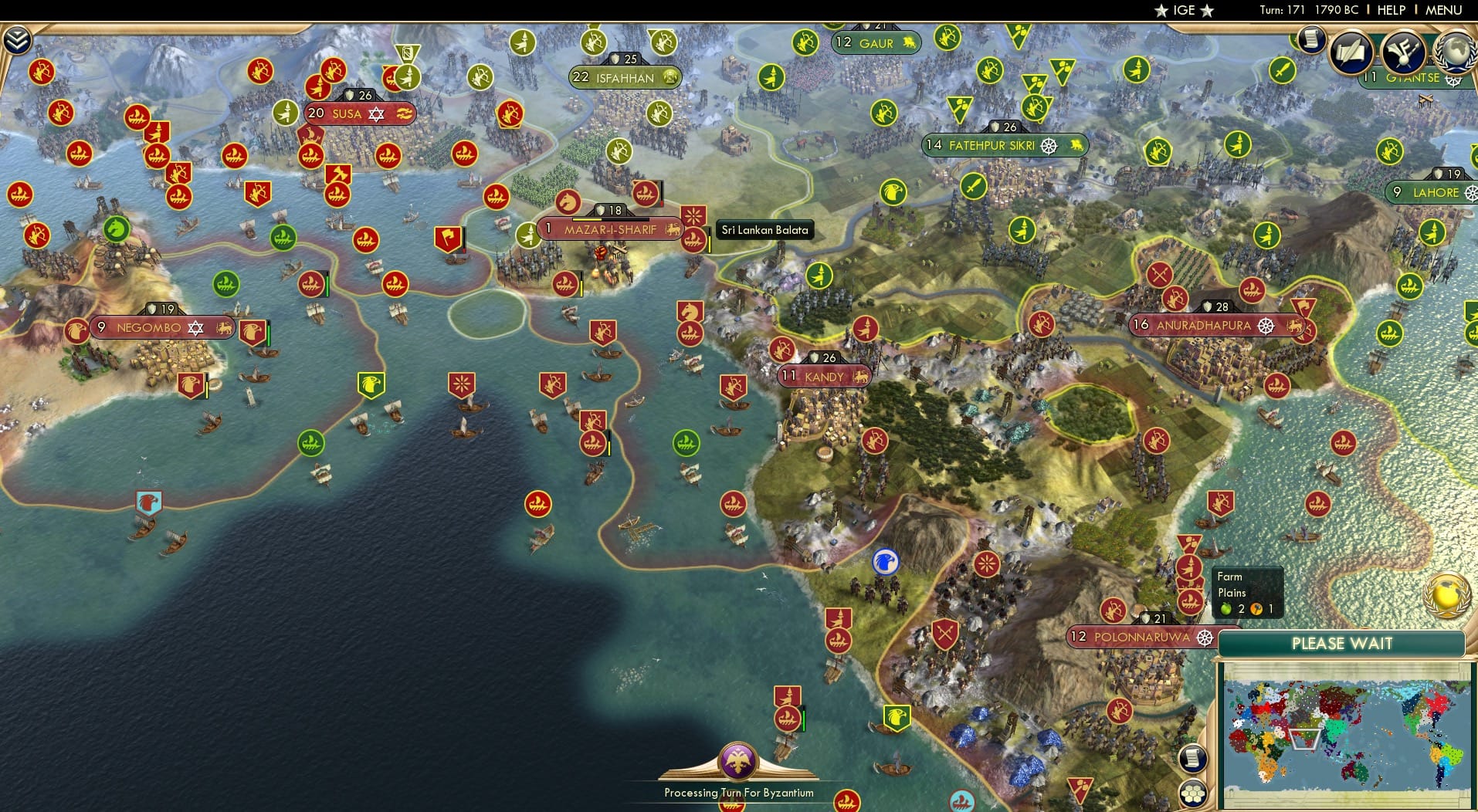Click the notification scroll icon below MENU
The width and height of the screenshot is (1478, 812).
1310,40
